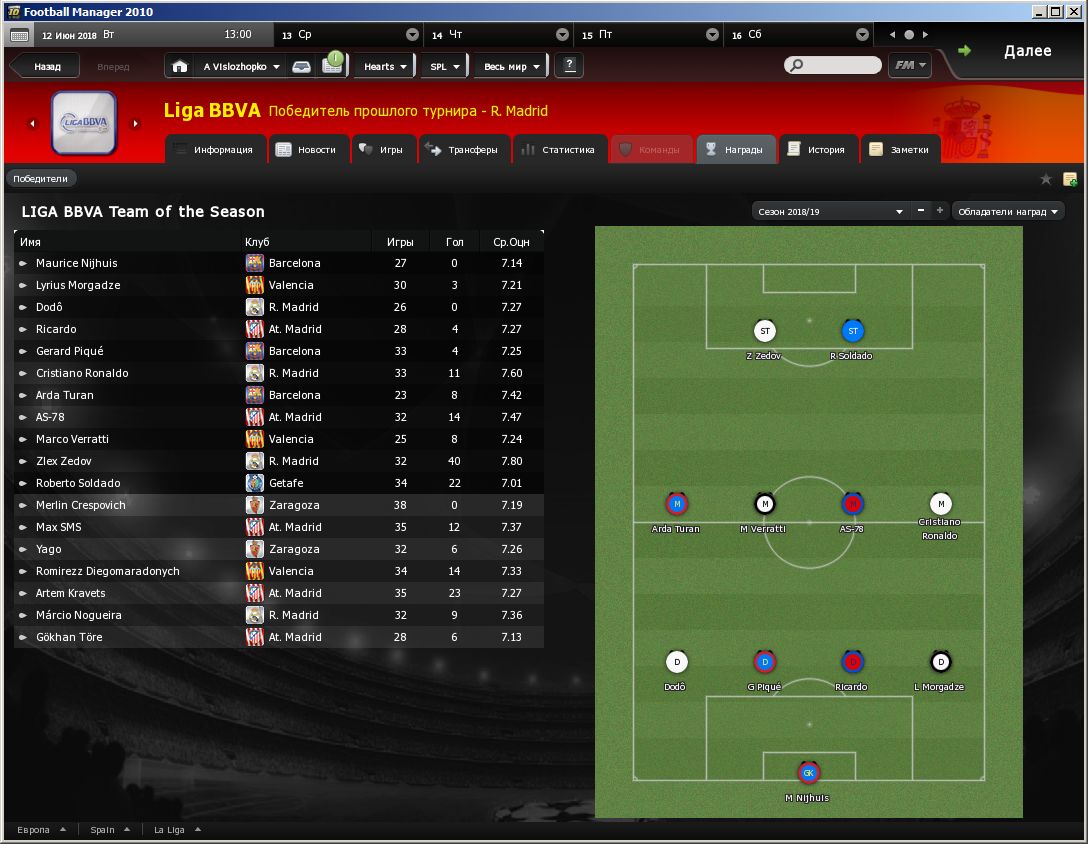Open the Весь мир dropdown menu
This screenshot has width=1088, height=844.
click(x=512, y=67)
